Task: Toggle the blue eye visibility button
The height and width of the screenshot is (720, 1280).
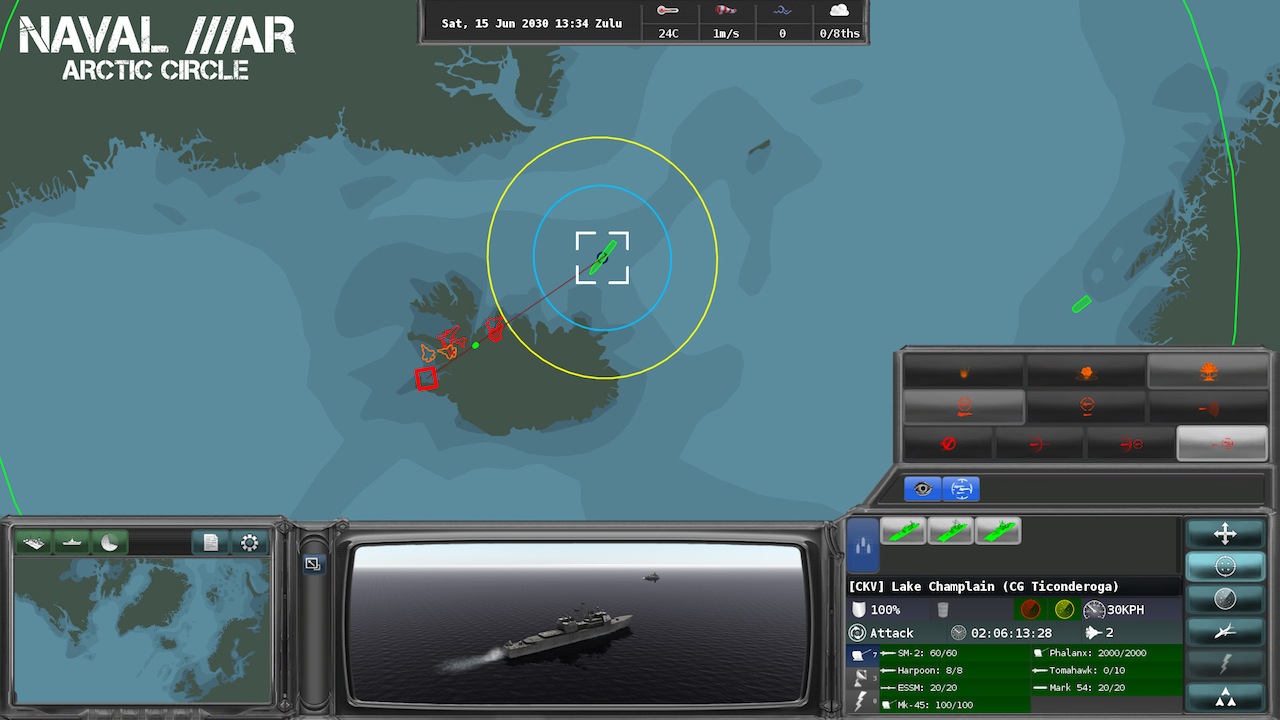Action: tap(922, 489)
